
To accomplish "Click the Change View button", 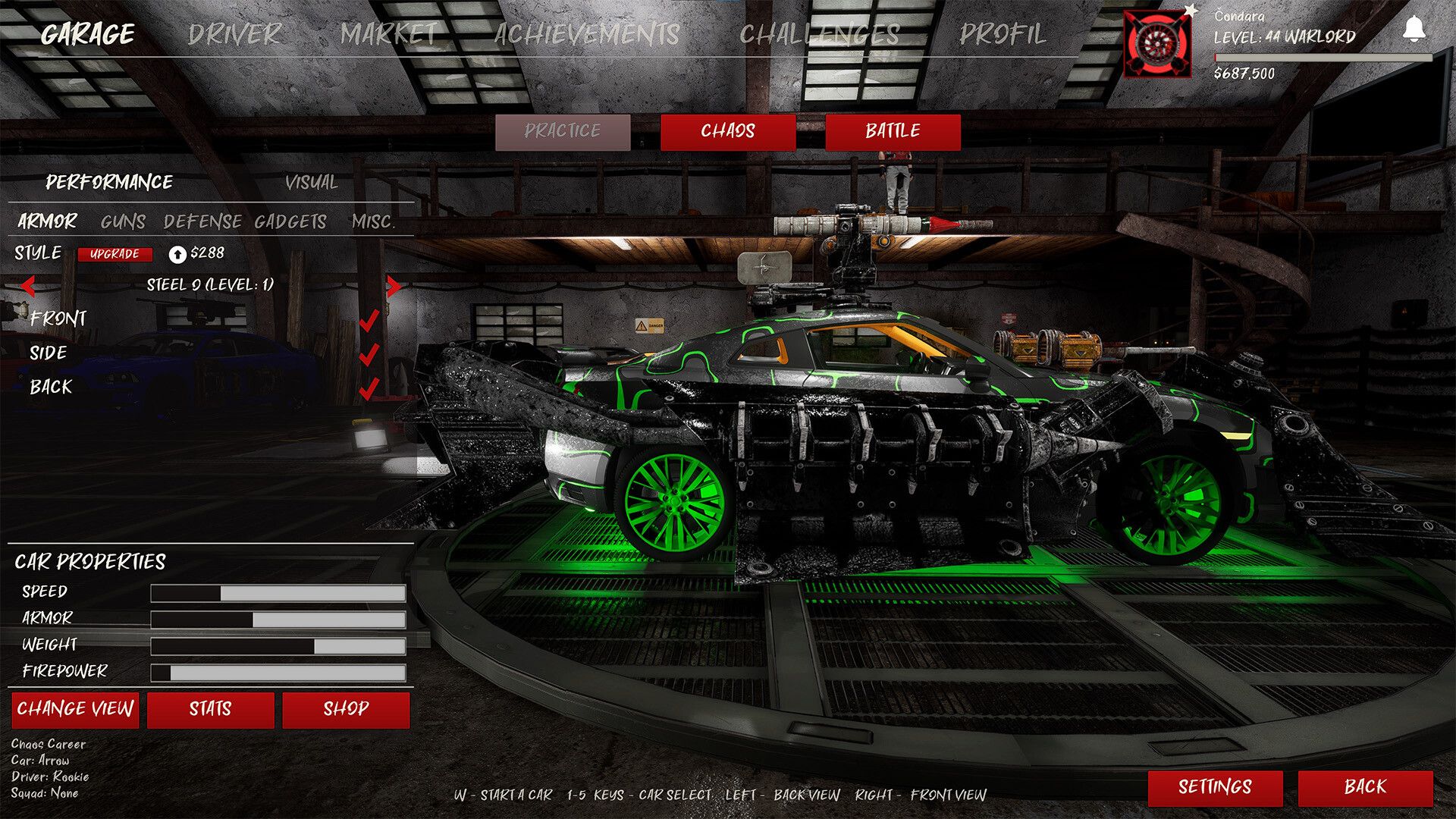I will coord(75,709).
